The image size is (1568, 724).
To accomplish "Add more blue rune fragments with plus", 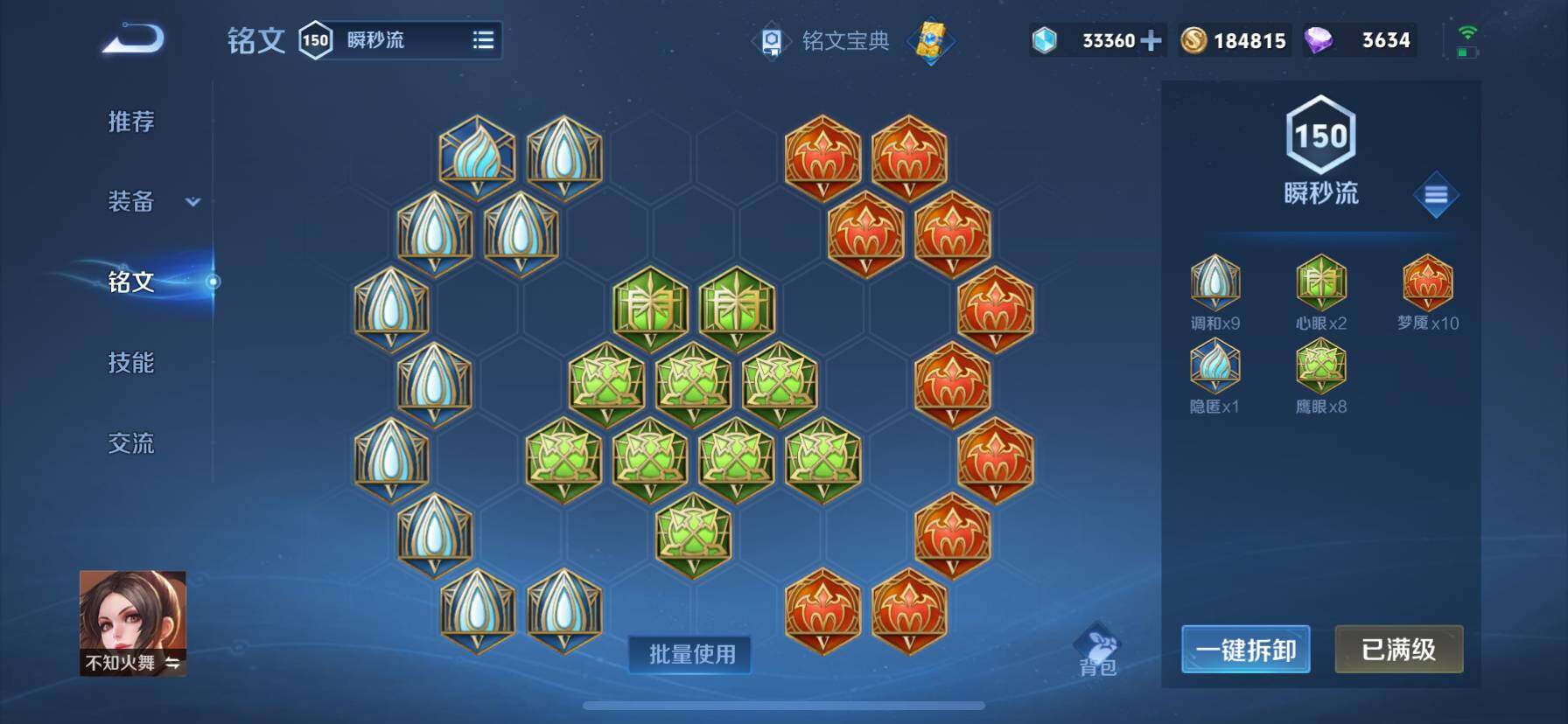I will pos(1151,40).
